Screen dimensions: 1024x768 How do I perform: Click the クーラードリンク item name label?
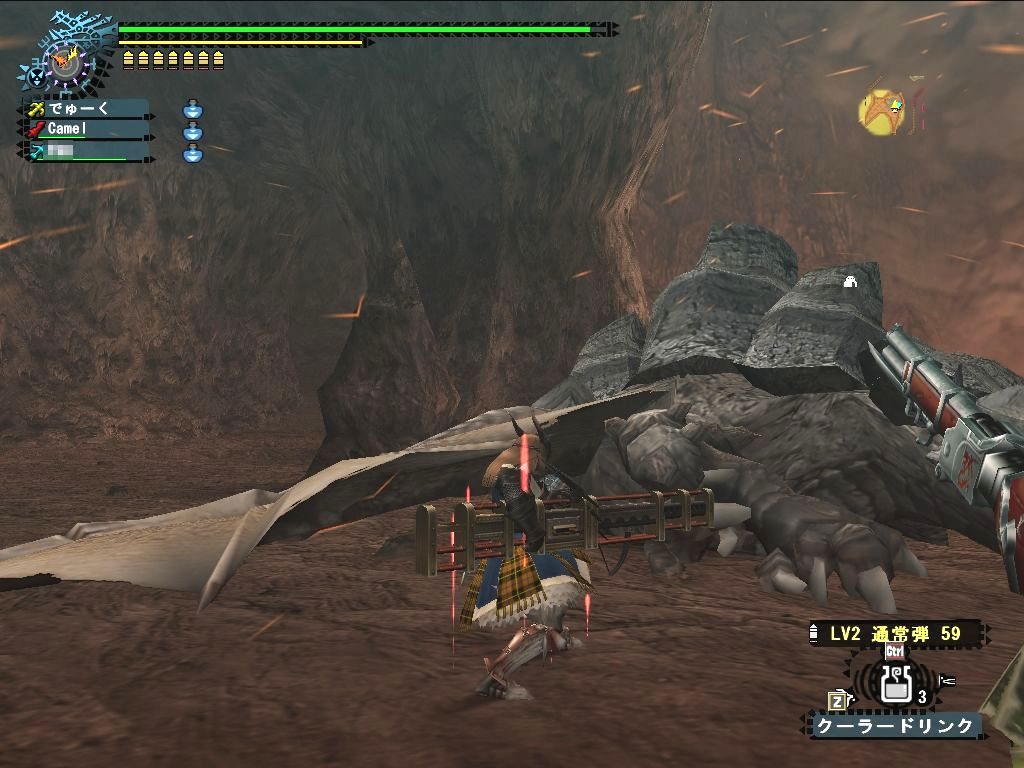[x=895, y=726]
